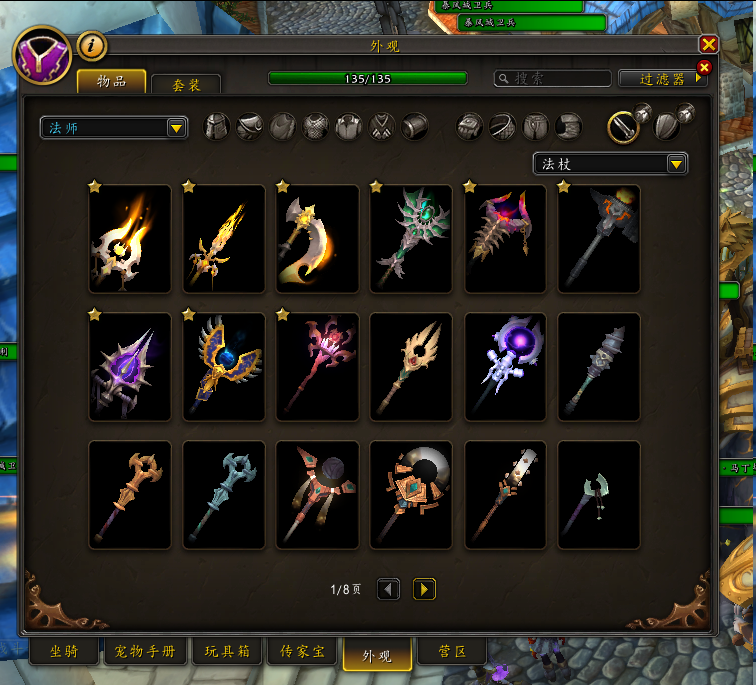Screen dimensions: 756x685
Task: Open the 坐骑 mounts tab
Action: pyautogui.click(x=65, y=652)
